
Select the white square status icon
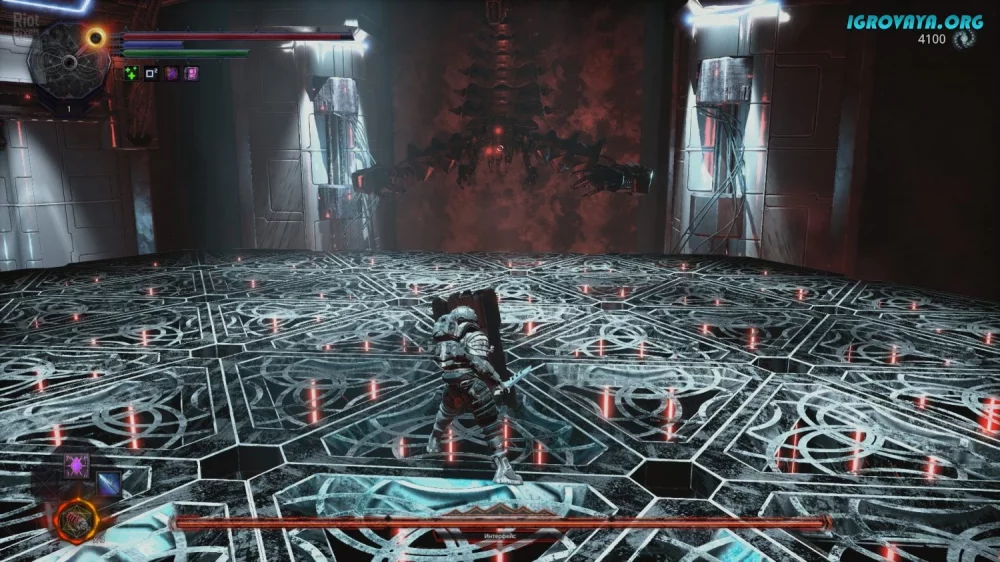[x=151, y=73]
